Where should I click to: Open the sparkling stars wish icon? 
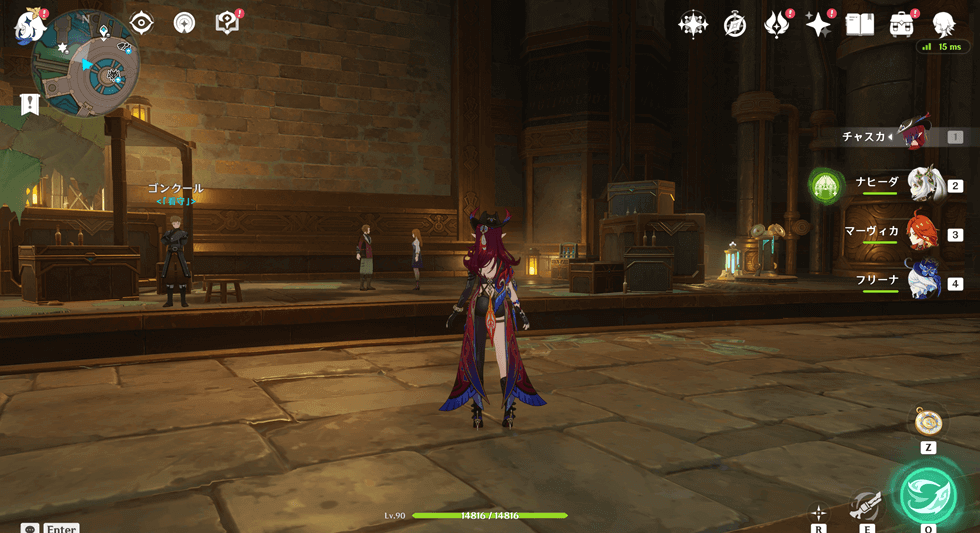point(818,25)
